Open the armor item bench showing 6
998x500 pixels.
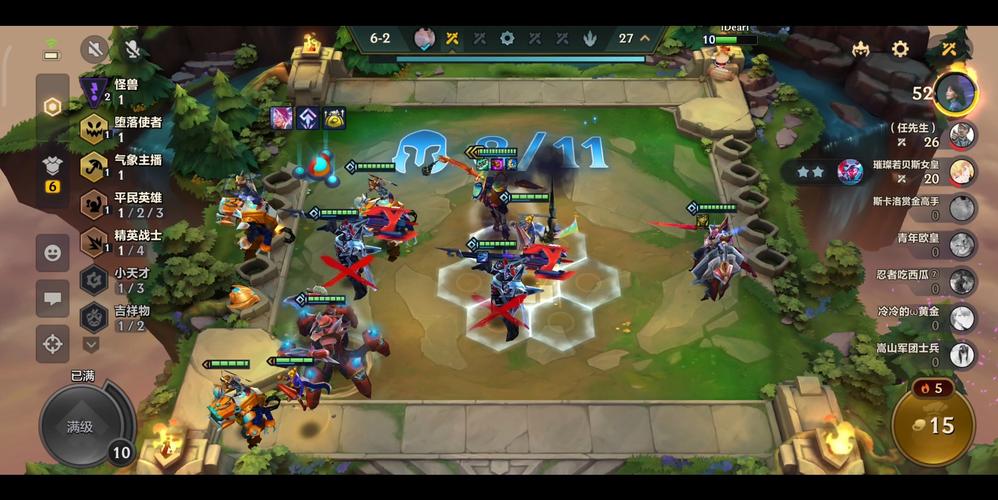[53, 172]
